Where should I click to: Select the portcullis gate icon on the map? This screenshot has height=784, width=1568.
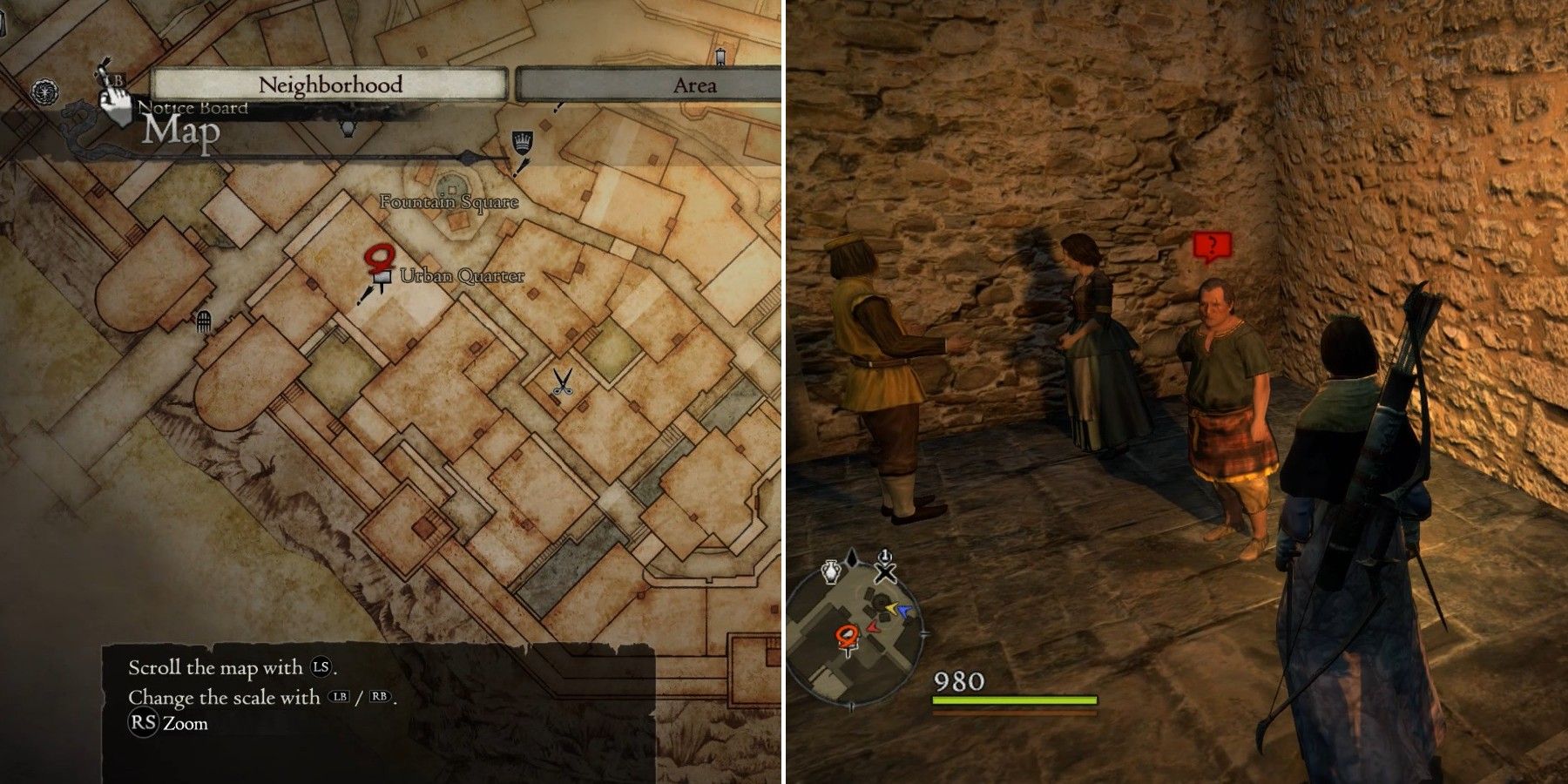coord(203,321)
